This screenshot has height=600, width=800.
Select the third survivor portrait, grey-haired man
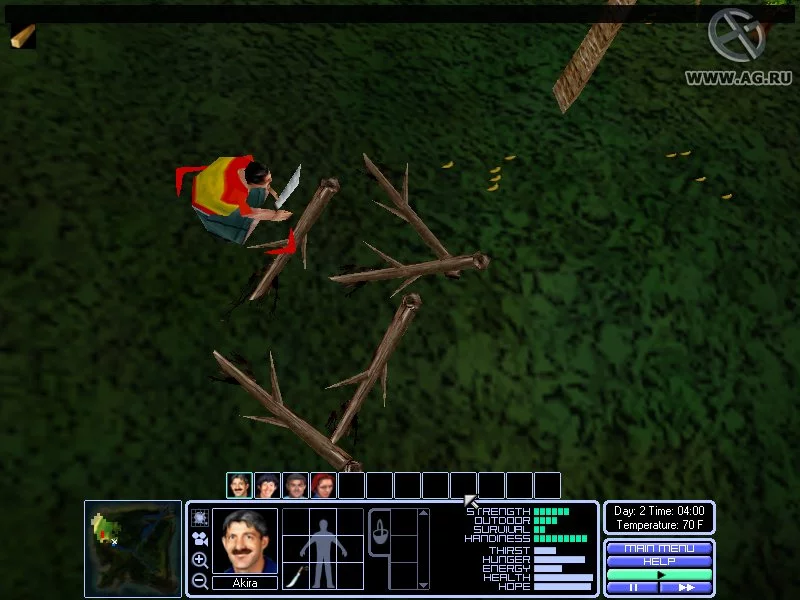(295, 485)
